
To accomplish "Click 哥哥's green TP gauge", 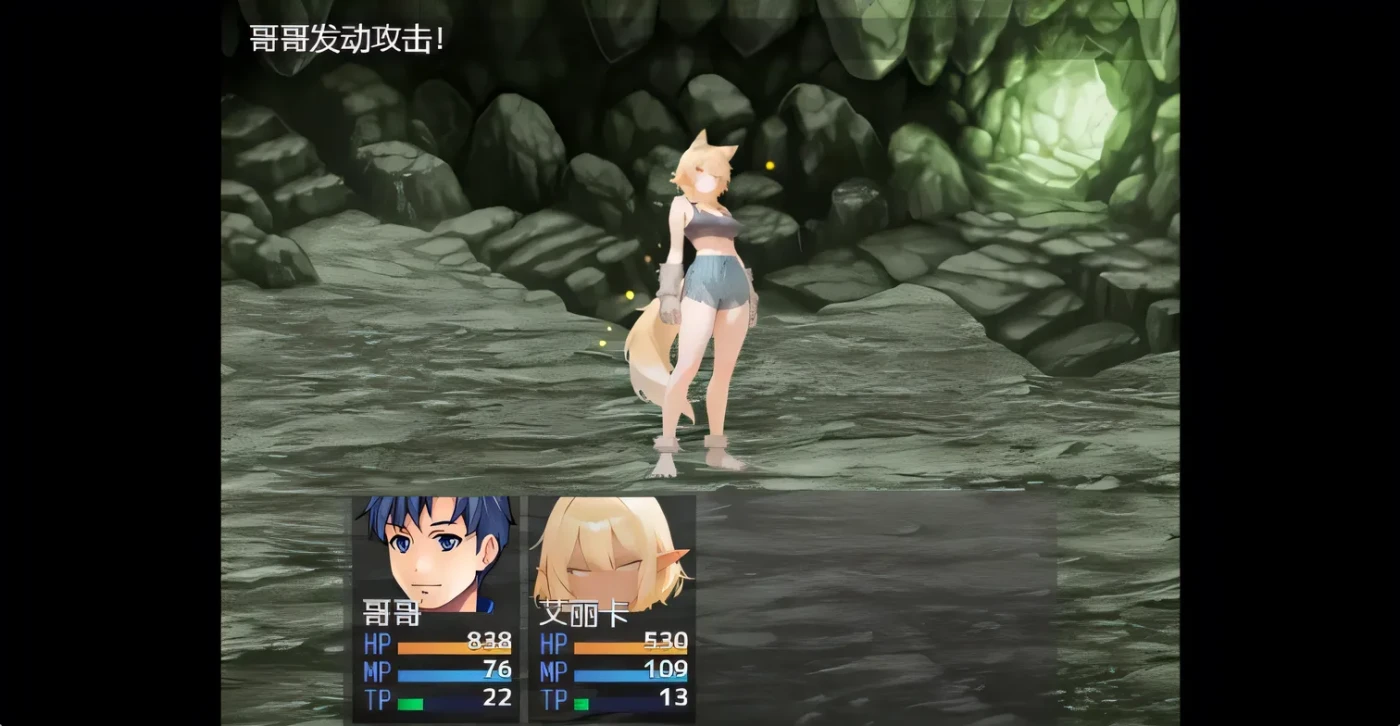I will point(408,703).
